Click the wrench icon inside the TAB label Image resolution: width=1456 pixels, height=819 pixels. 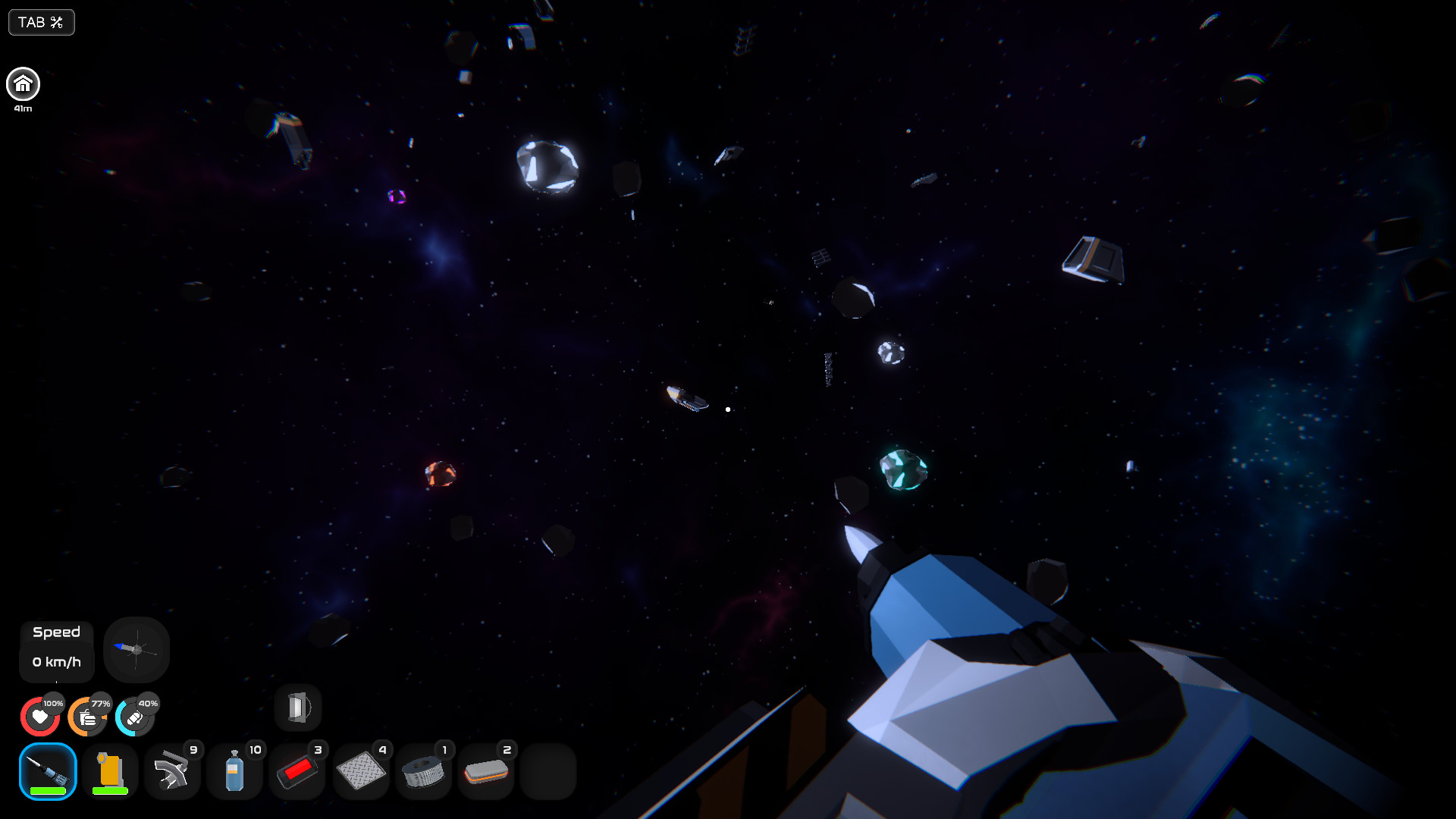(x=55, y=22)
